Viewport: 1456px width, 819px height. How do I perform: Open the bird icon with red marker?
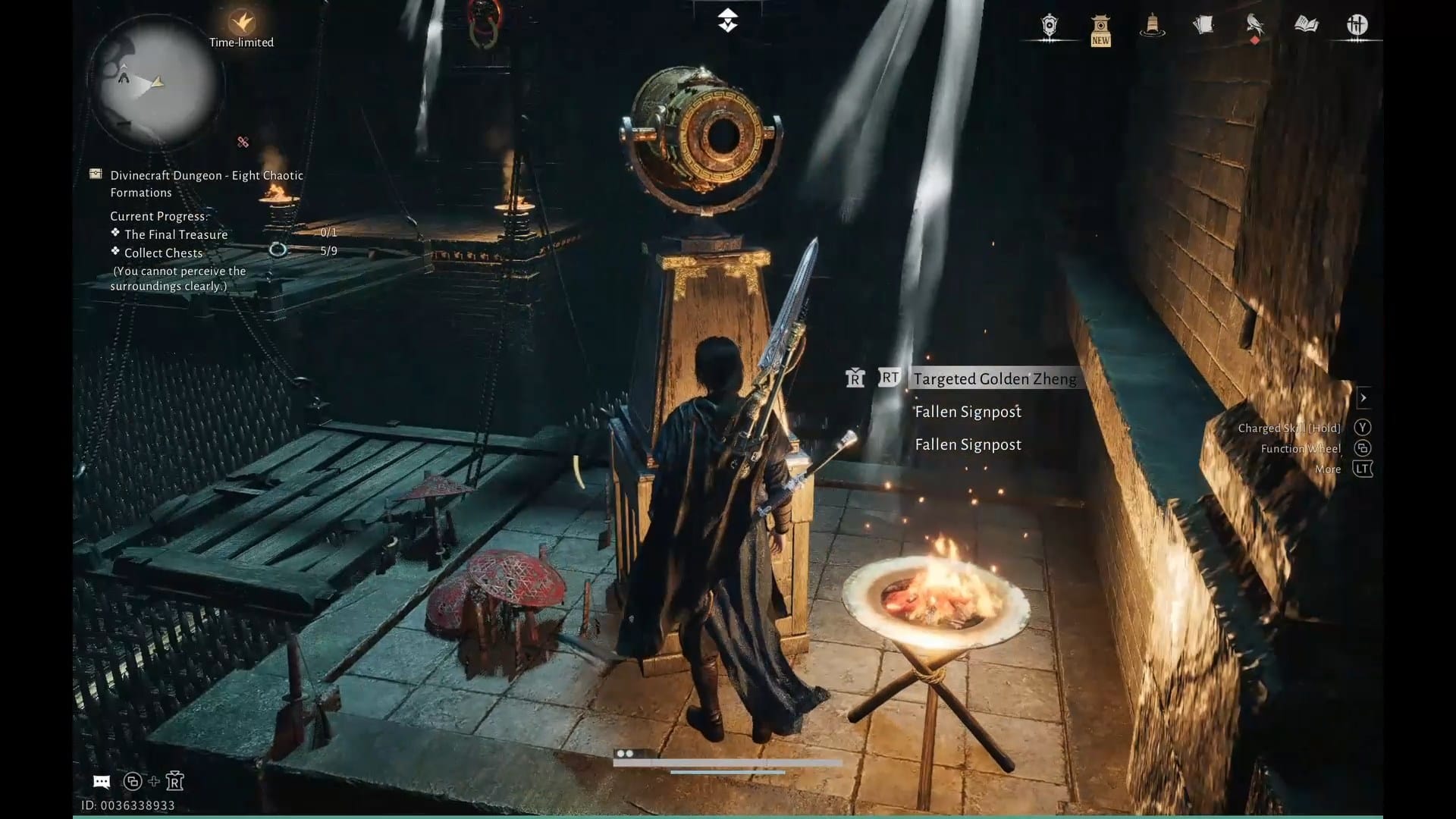(x=1254, y=26)
